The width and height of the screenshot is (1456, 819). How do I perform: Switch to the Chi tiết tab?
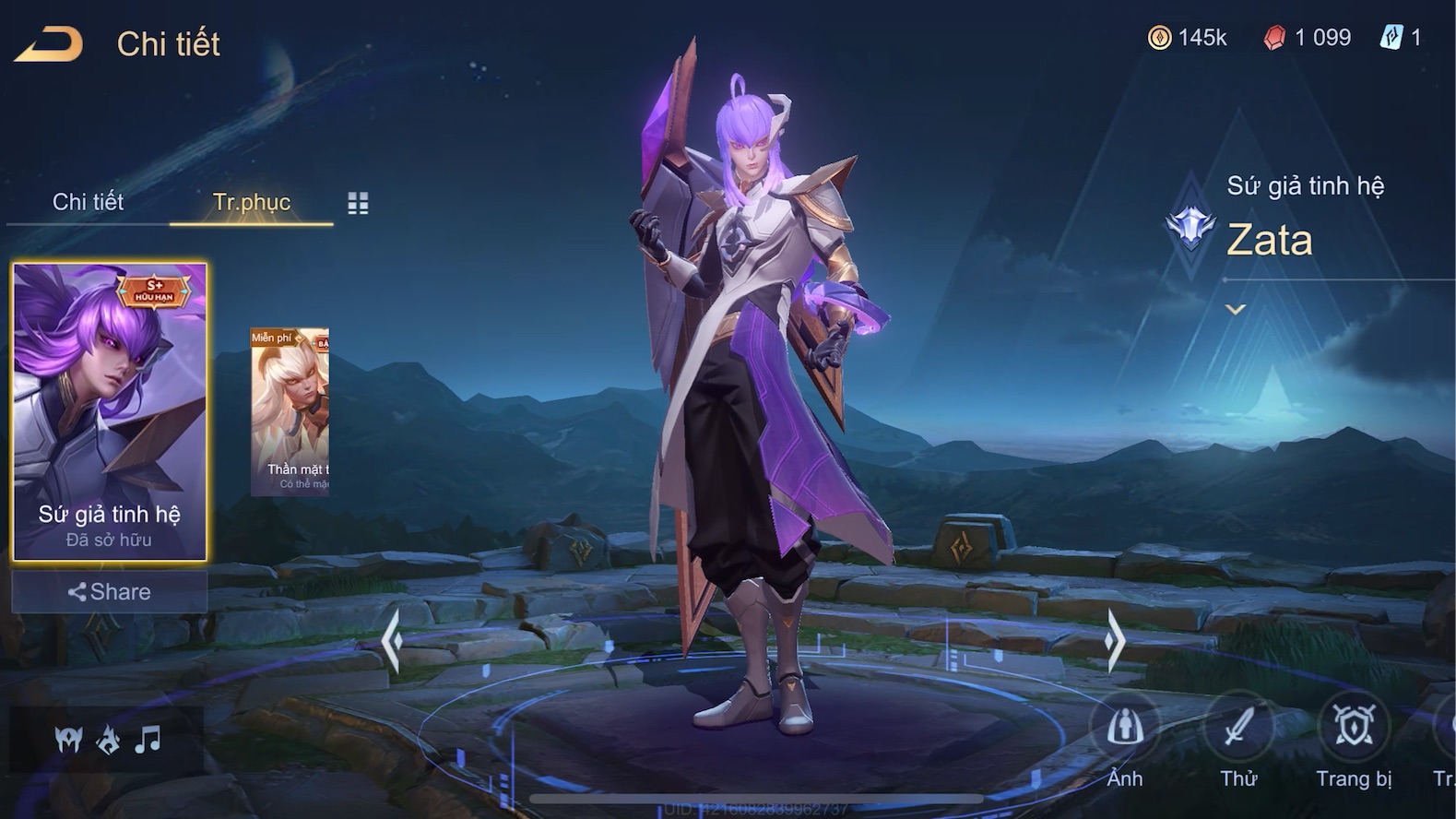[x=88, y=202]
